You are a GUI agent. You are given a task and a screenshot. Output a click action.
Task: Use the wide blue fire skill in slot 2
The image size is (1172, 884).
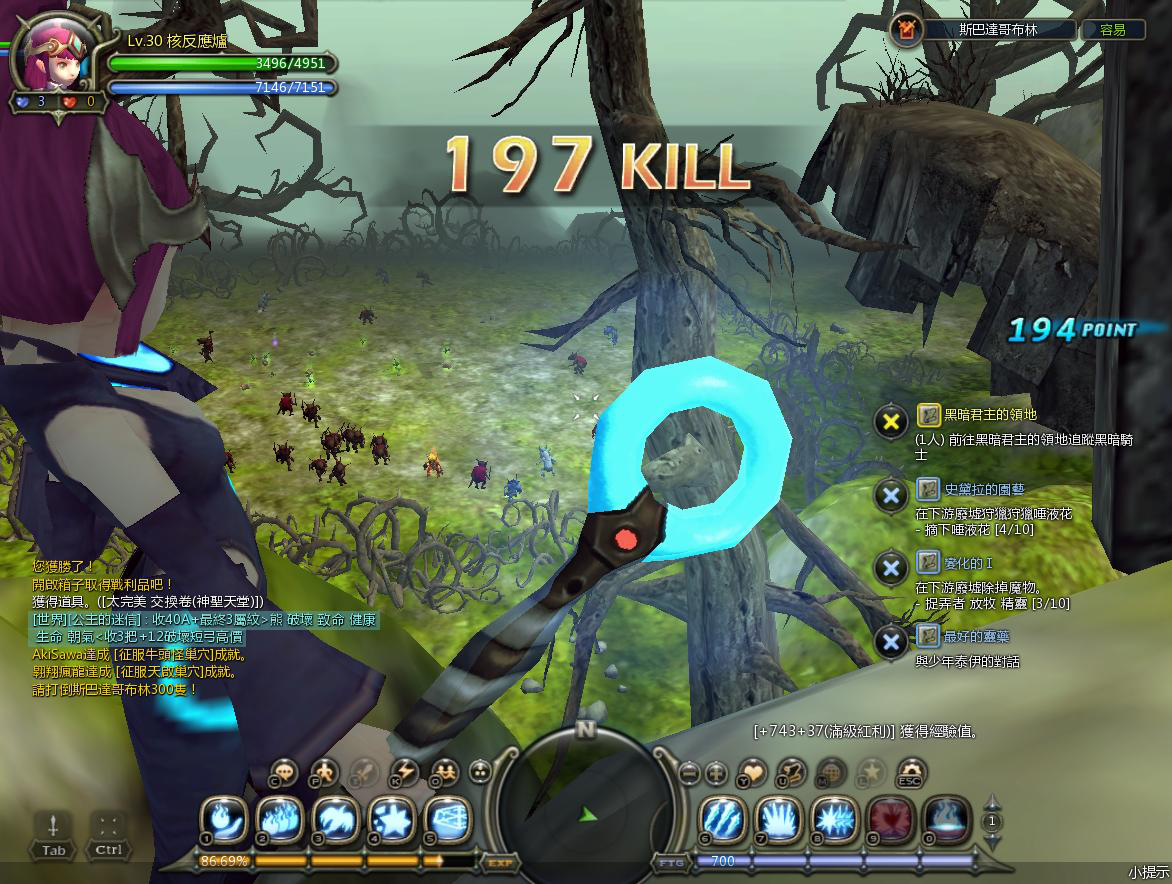click(x=281, y=819)
